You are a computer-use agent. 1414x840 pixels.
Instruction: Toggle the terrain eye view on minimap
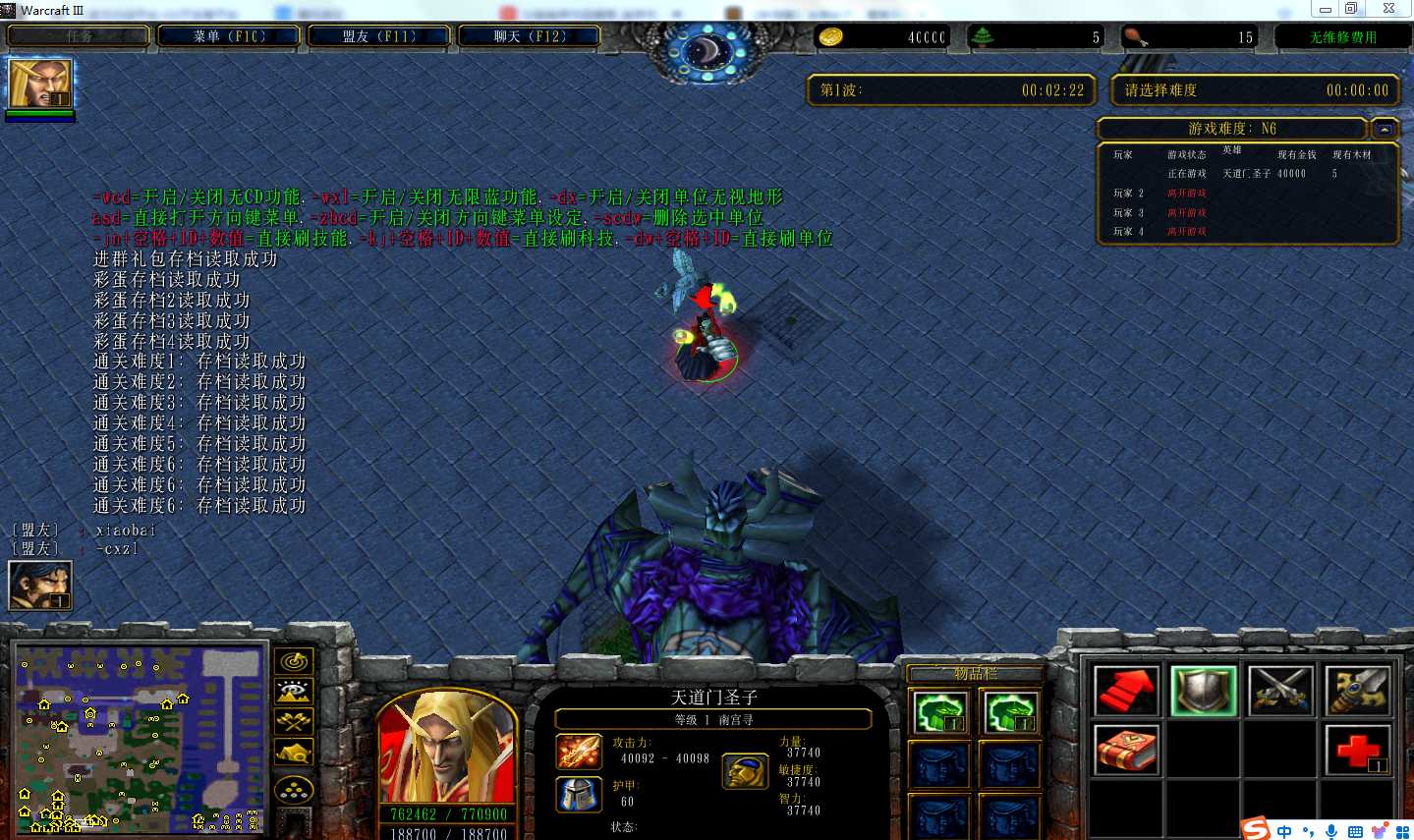point(295,692)
